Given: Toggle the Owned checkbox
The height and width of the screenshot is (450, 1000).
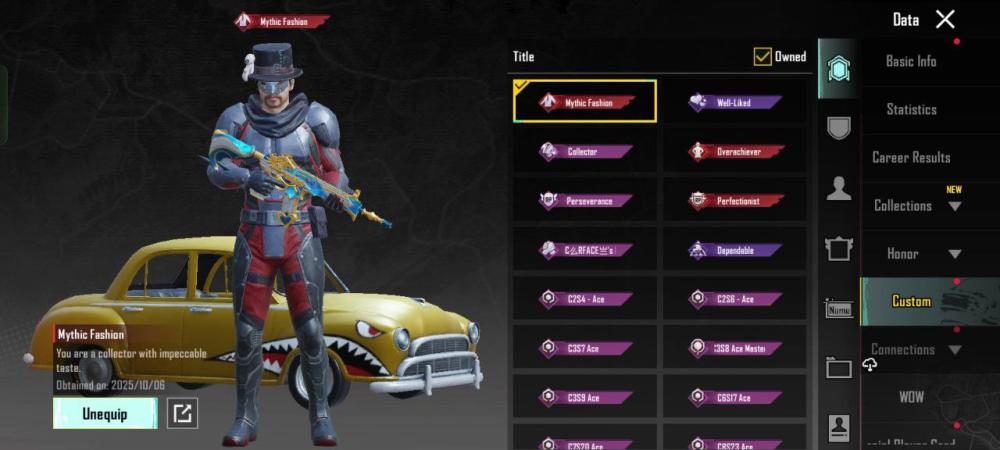Looking at the screenshot, I should [x=763, y=57].
